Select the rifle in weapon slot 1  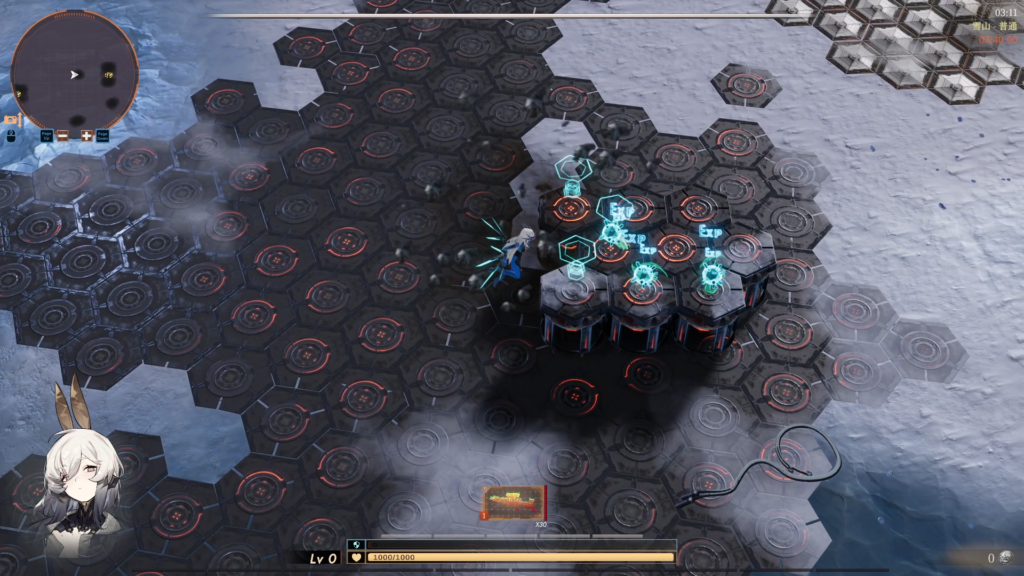(x=515, y=502)
